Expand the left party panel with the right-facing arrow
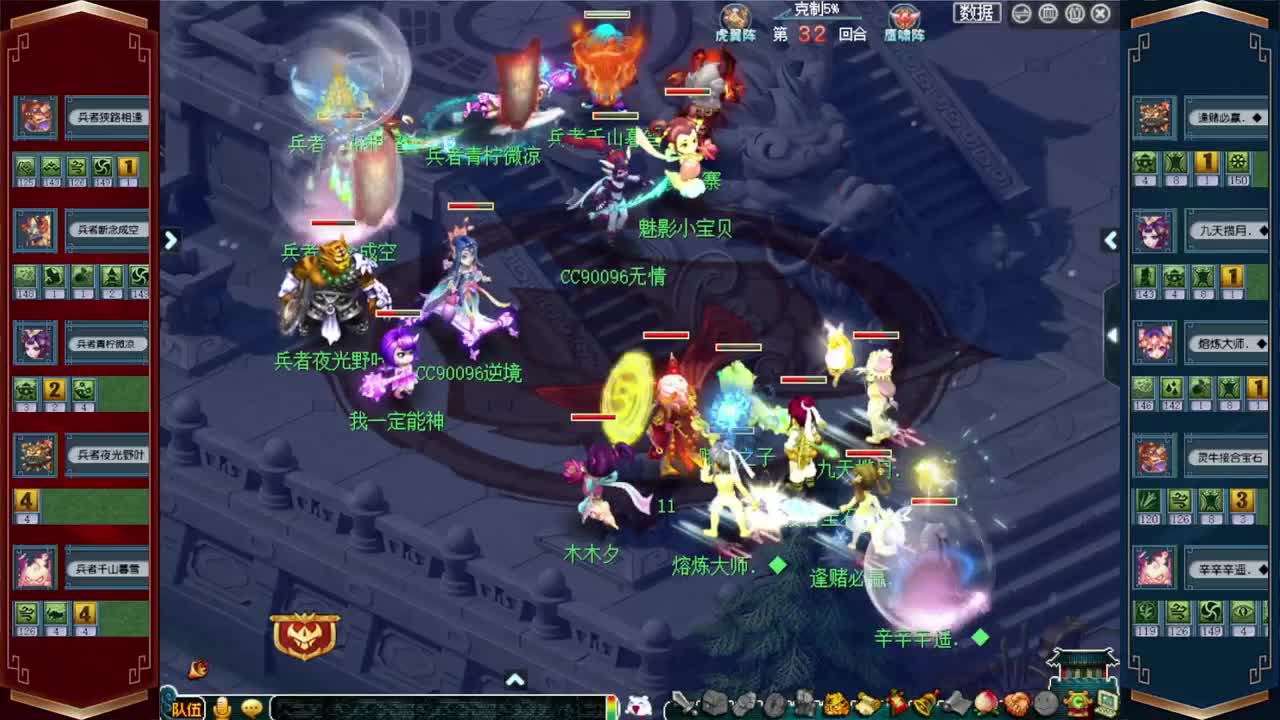 pyautogui.click(x=170, y=240)
